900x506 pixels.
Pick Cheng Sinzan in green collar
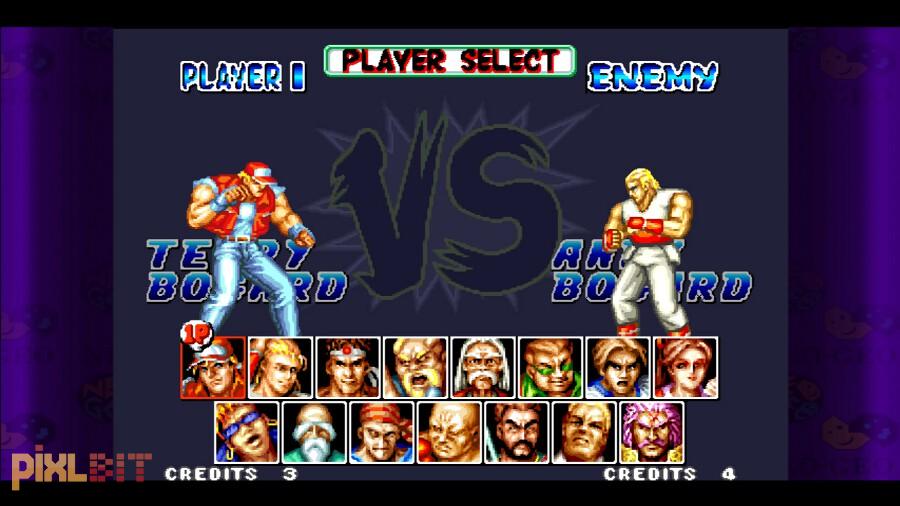point(550,368)
